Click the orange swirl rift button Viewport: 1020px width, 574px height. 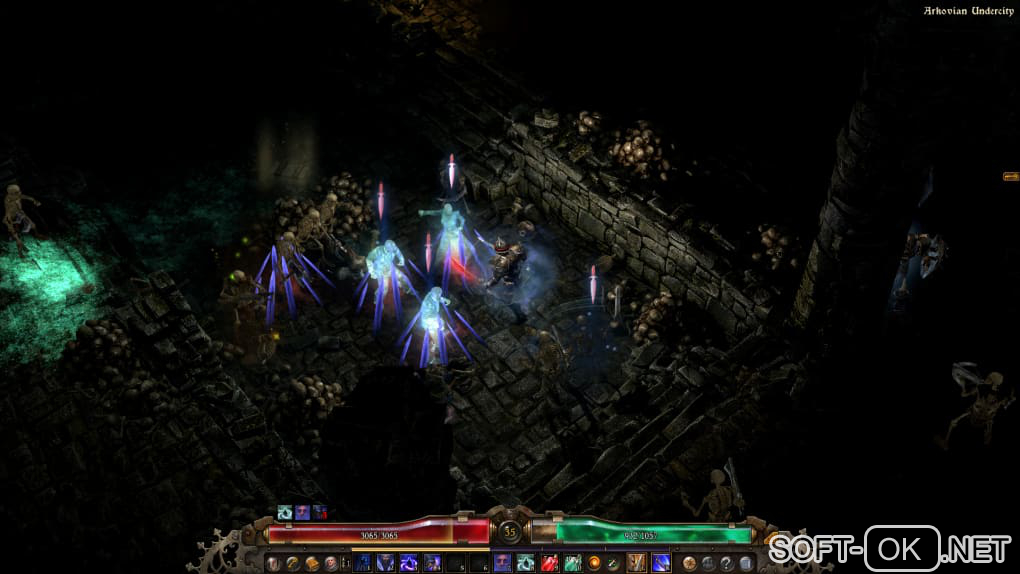(x=594, y=563)
